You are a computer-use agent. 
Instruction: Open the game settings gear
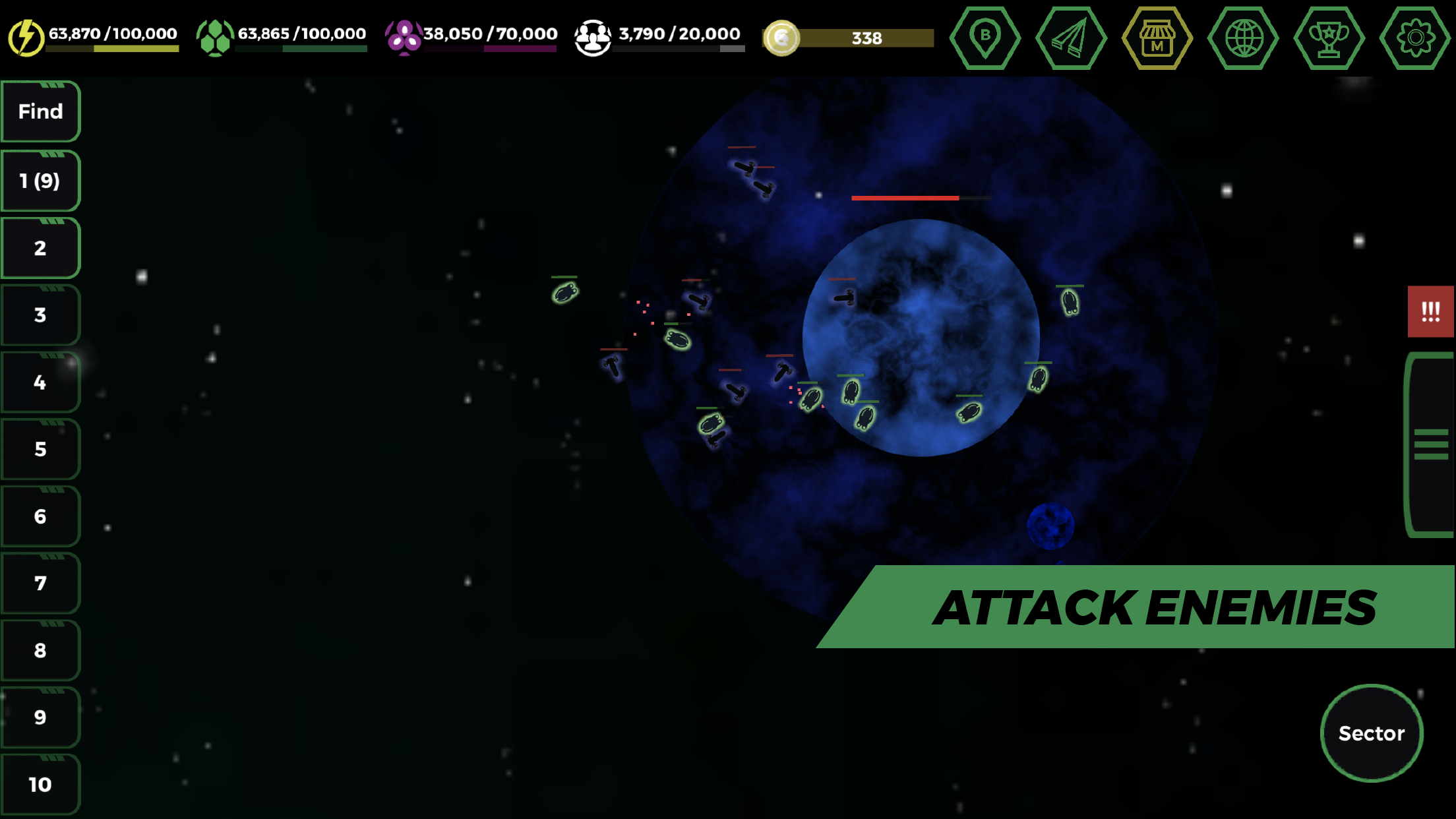click(x=1417, y=38)
